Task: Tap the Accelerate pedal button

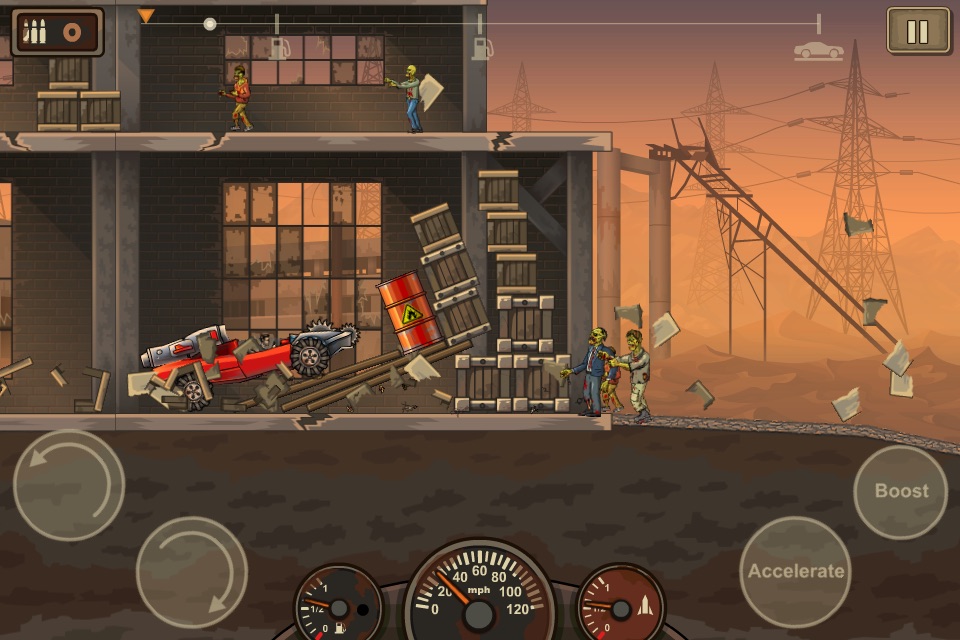Action: [796, 572]
